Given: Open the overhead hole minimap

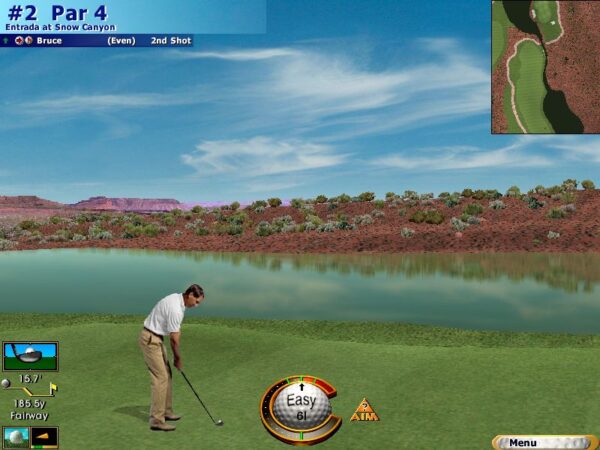Looking at the screenshot, I should (x=545, y=67).
